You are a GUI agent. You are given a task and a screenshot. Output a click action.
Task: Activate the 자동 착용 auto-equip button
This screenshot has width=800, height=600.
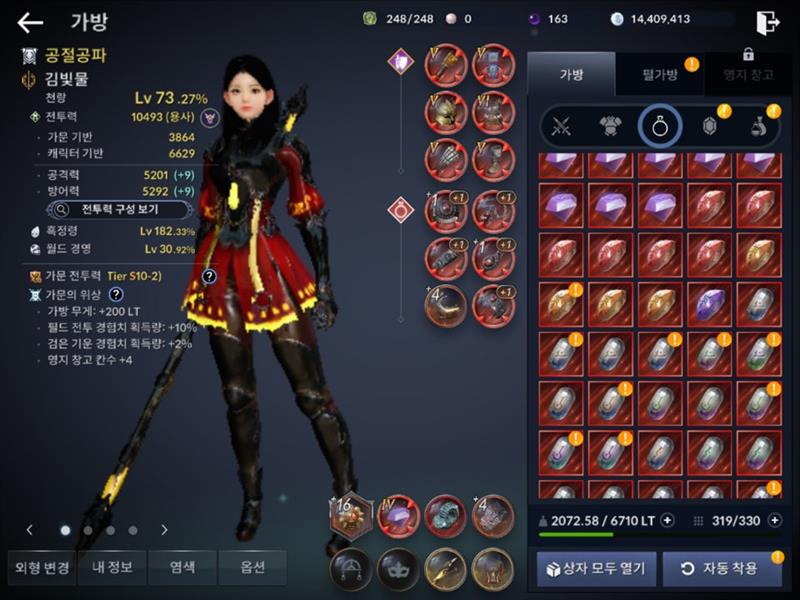click(x=721, y=569)
